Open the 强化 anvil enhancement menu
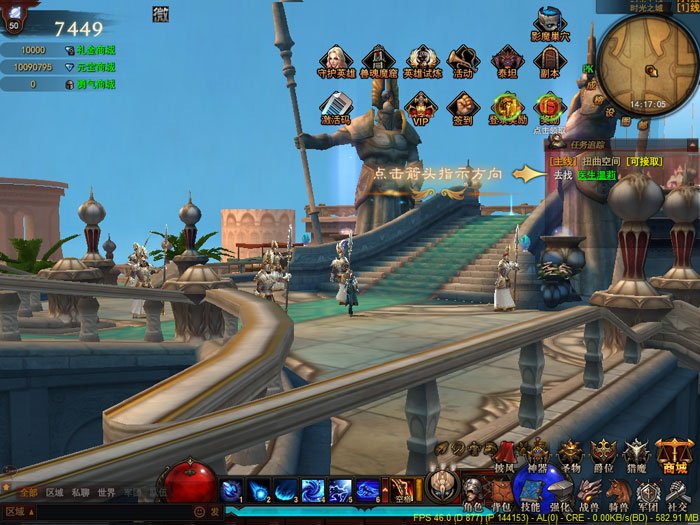The width and height of the screenshot is (700, 525). tap(560, 494)
